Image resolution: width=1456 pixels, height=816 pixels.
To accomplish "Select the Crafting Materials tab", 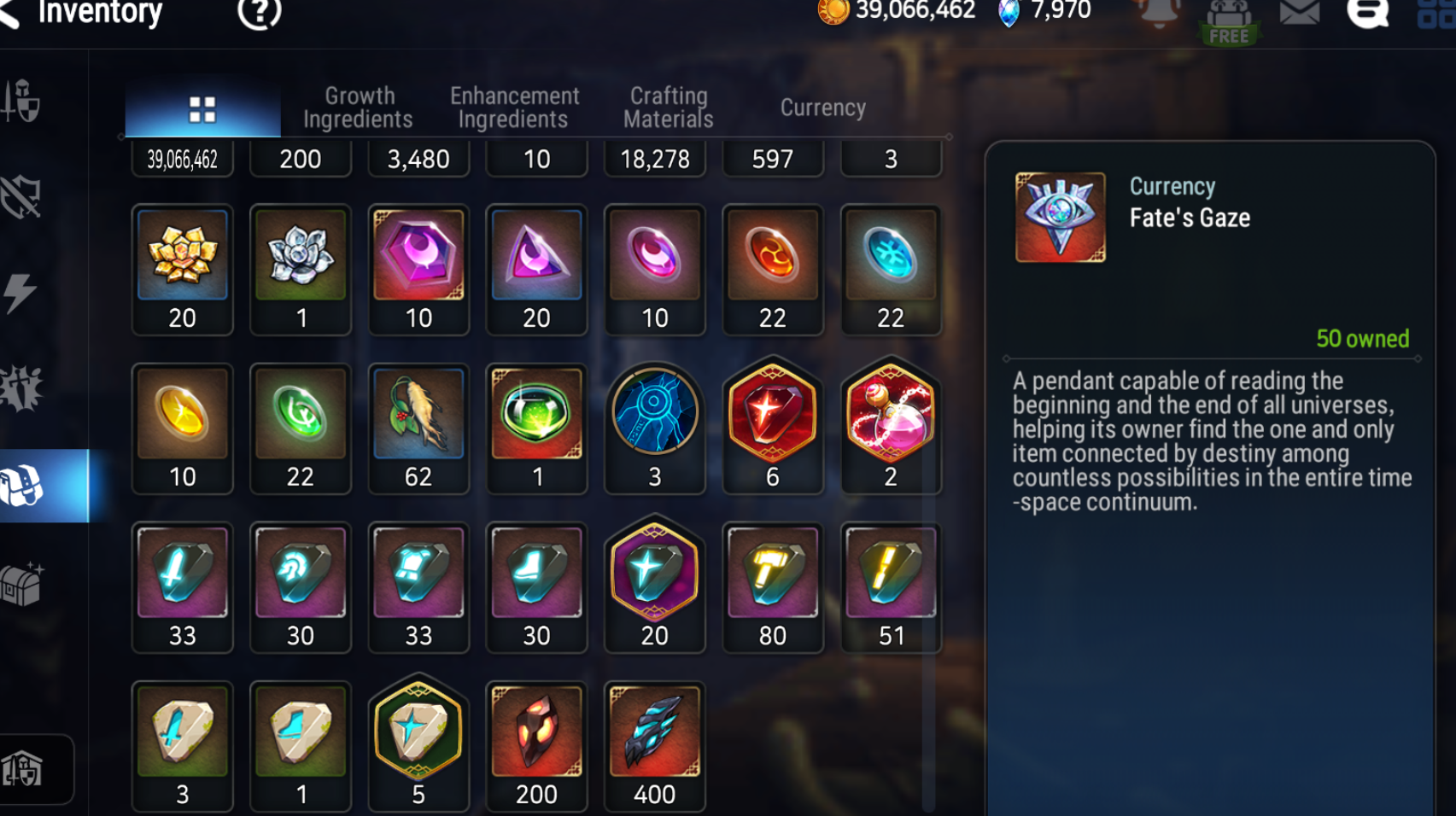I will pyautogui.click(x=669, y=108).
